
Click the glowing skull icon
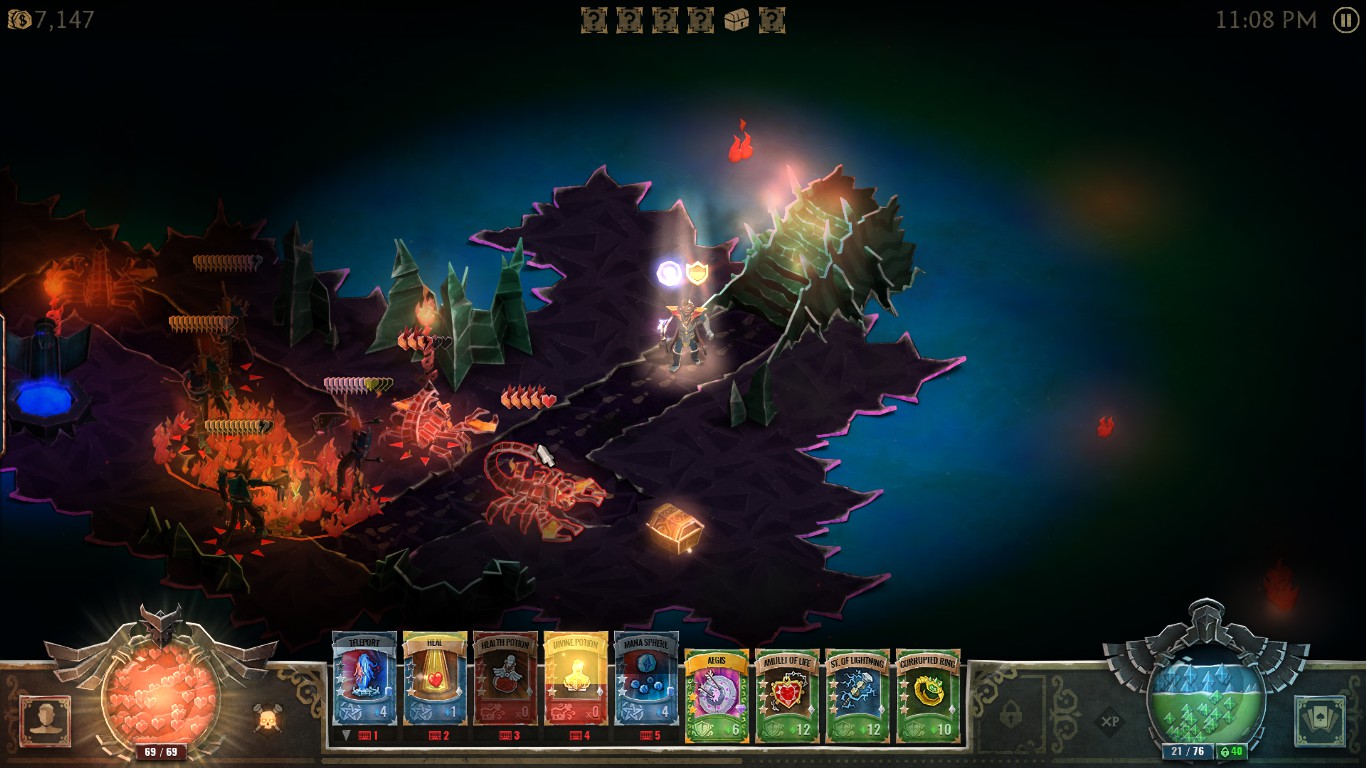pos(268,717)
